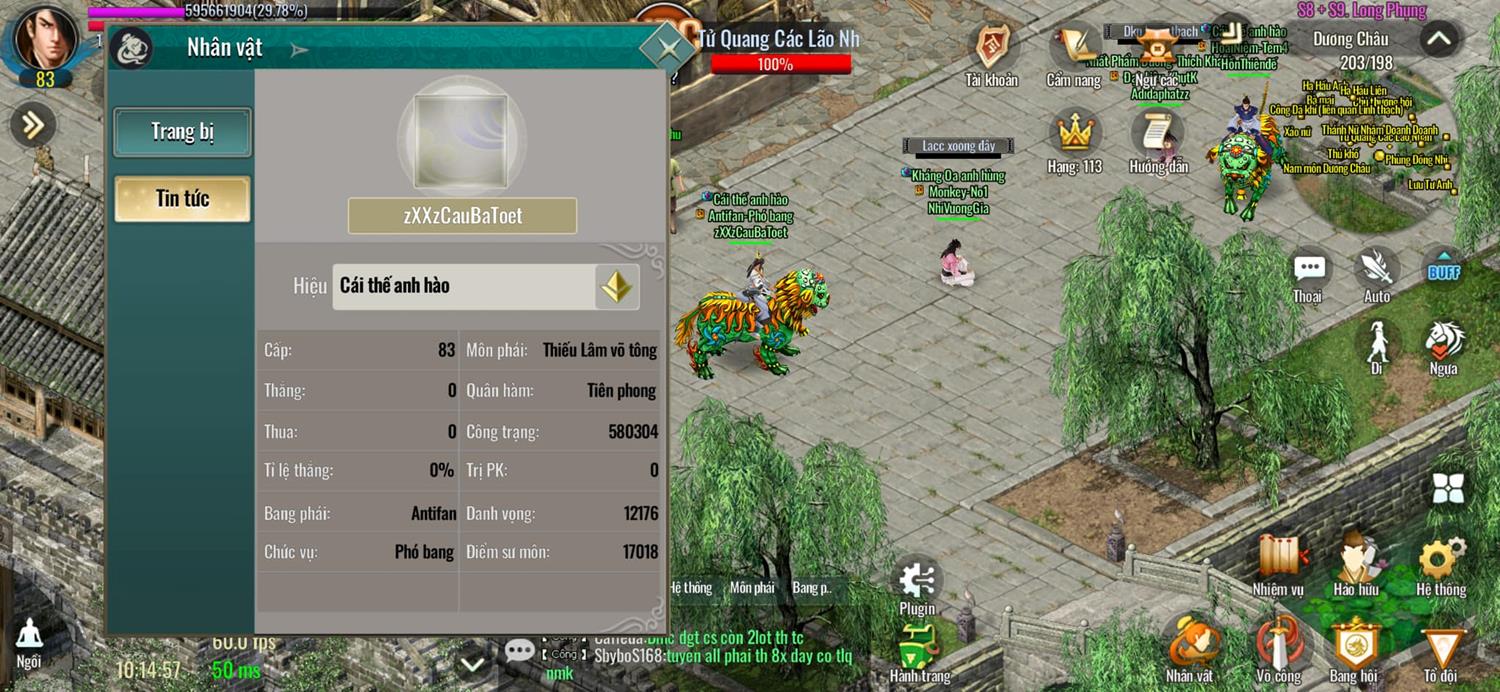View the Hạng ranking crown icon
This screenshot has height=692, width=1500.
tap(1074, 134)
